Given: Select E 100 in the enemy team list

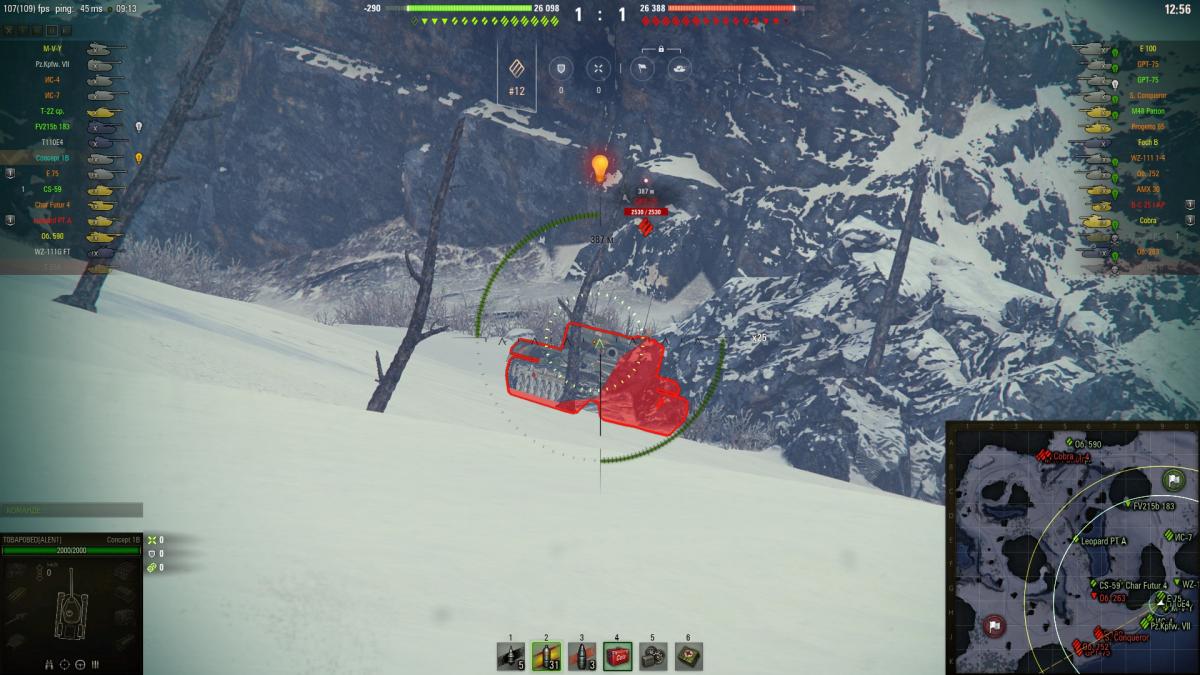Looking at the screenshot, I should [x=1146, y=49].
